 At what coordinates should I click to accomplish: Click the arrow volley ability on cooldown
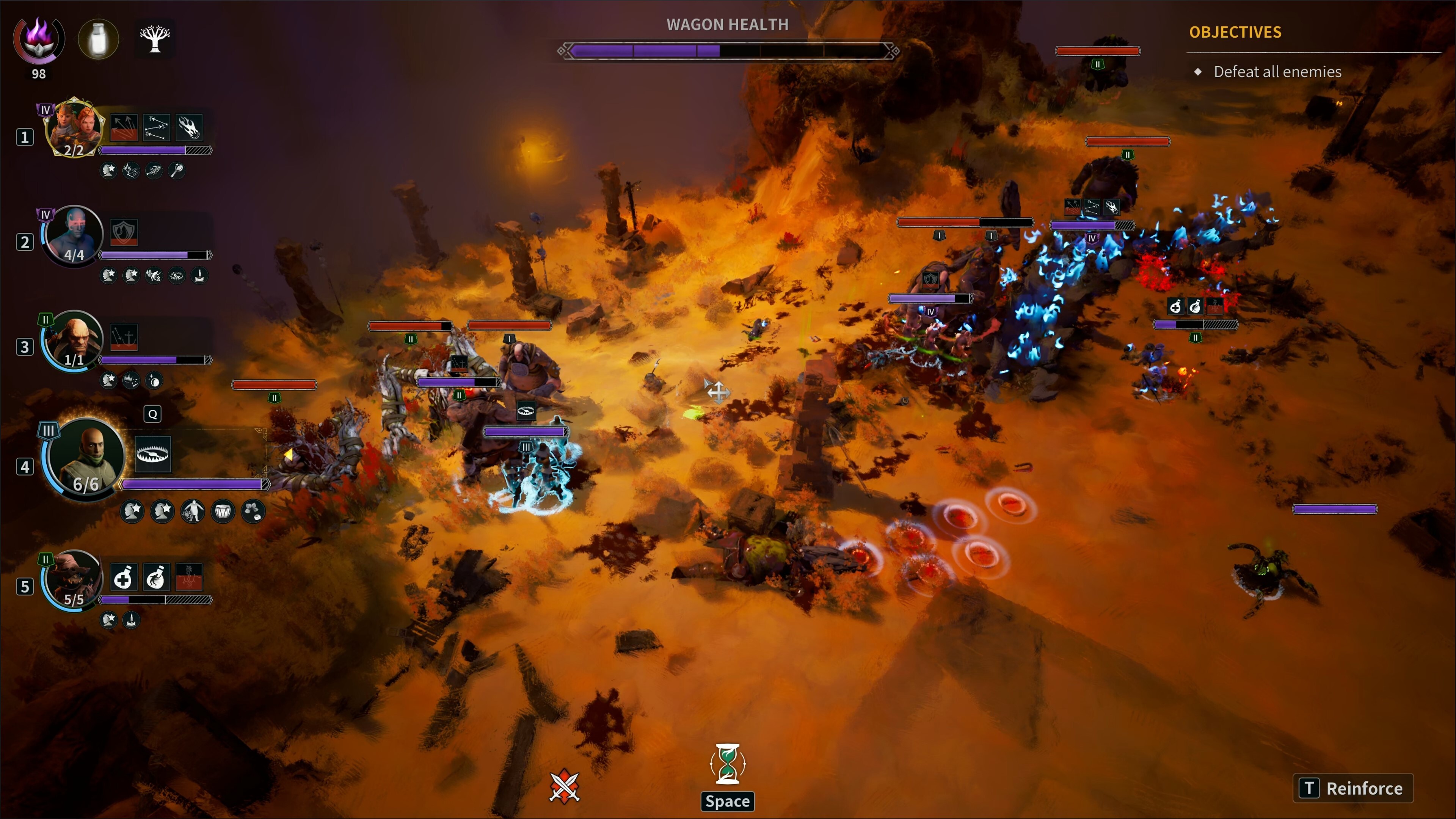(x=124, y=127)
